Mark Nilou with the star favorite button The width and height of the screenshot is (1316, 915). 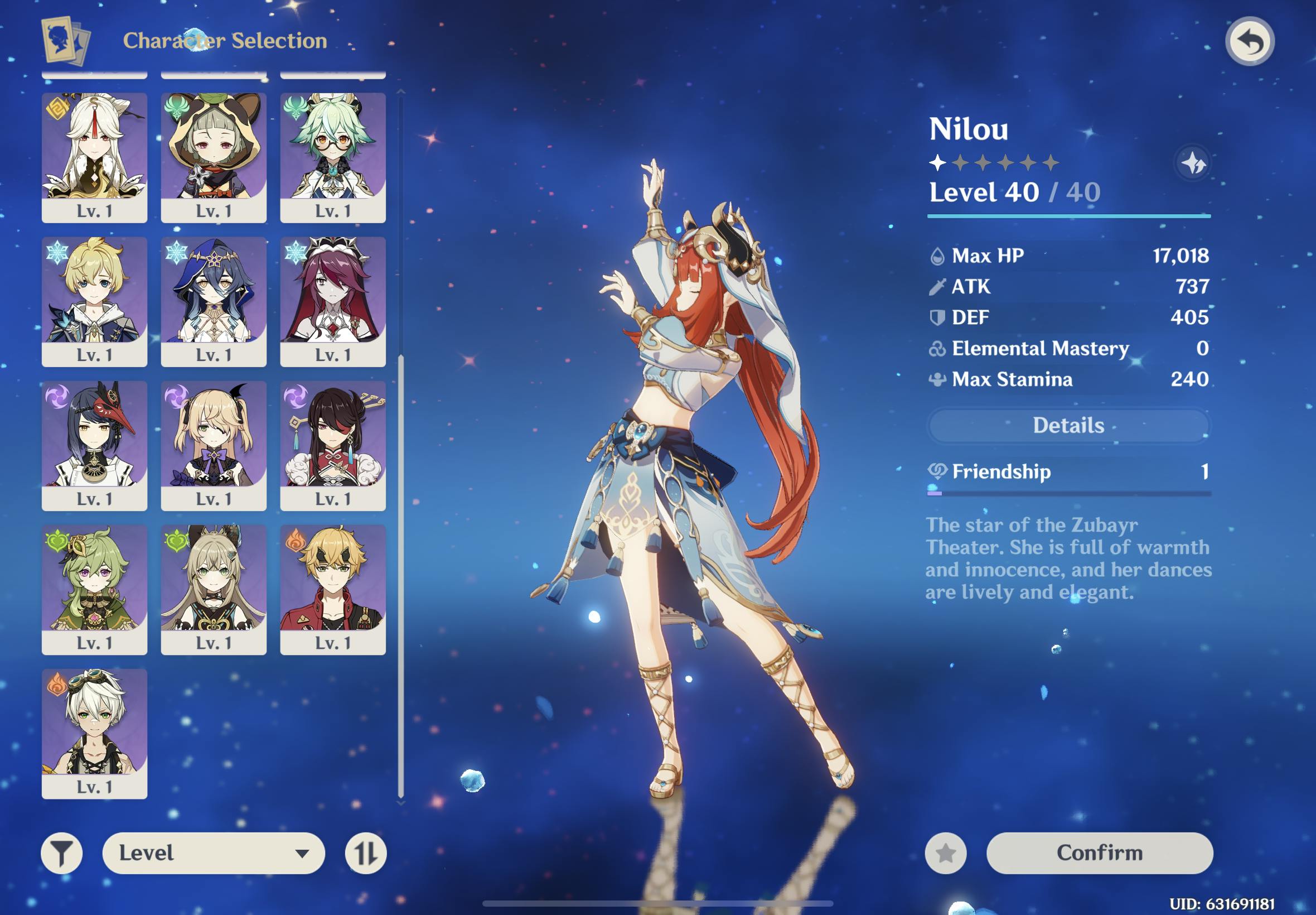point(945,853)
